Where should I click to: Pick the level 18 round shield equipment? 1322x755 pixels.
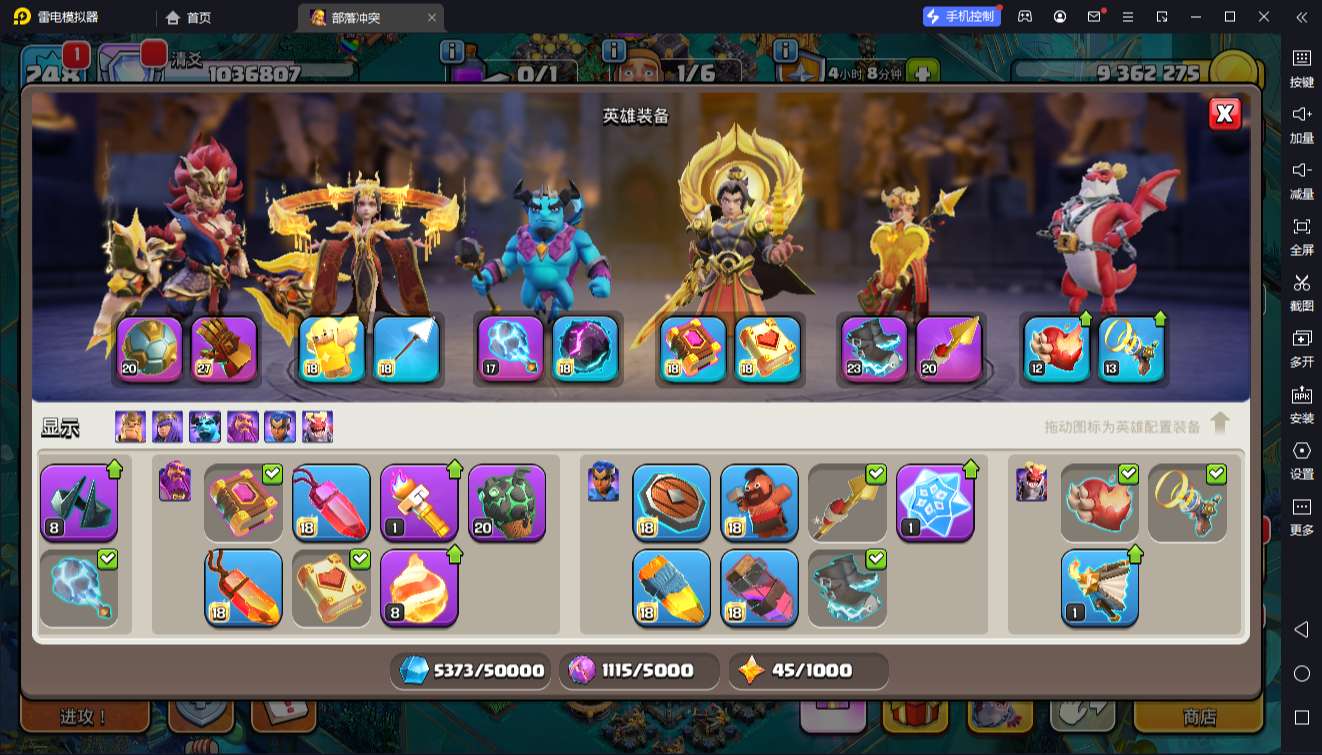point(671,503)
